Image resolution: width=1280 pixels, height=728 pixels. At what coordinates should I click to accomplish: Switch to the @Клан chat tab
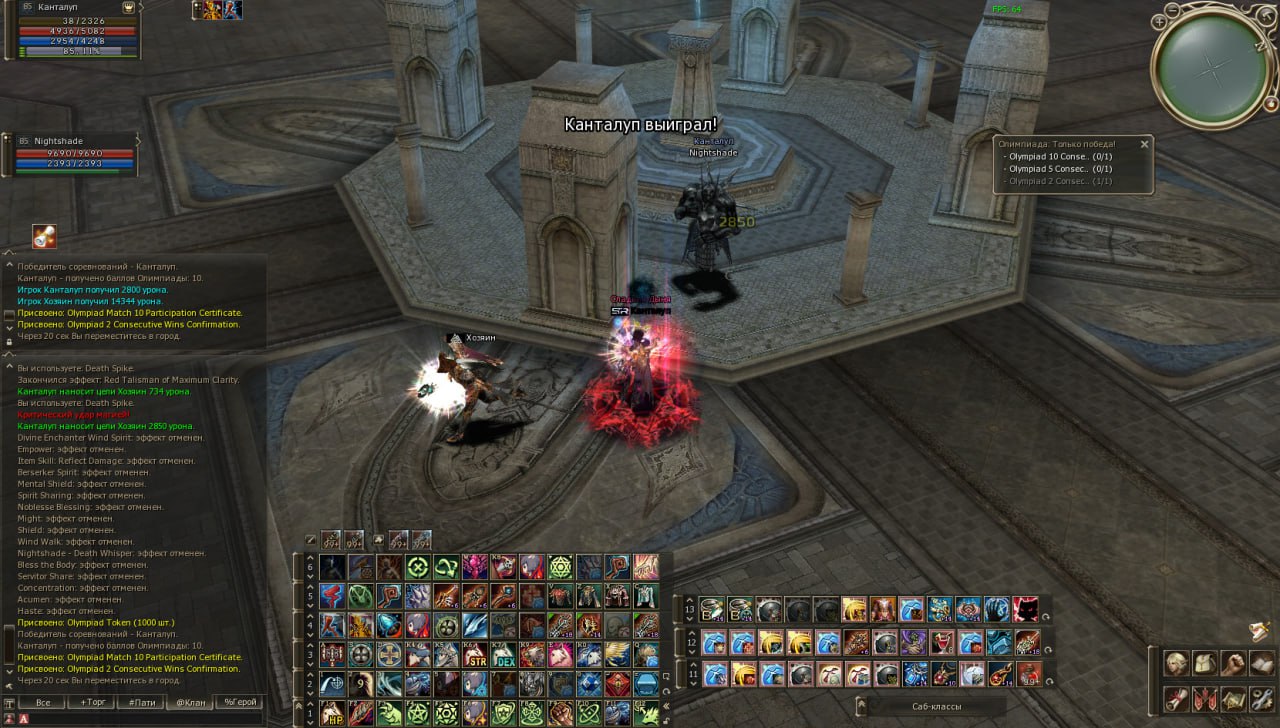[190, 702]
